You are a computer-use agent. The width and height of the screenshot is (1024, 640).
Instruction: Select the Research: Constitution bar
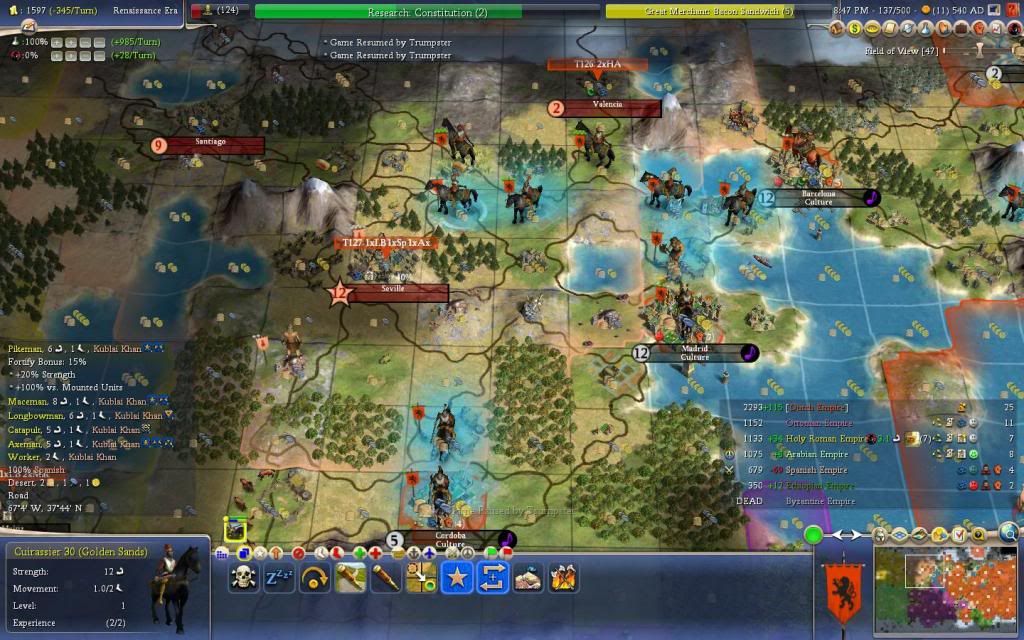388,12
